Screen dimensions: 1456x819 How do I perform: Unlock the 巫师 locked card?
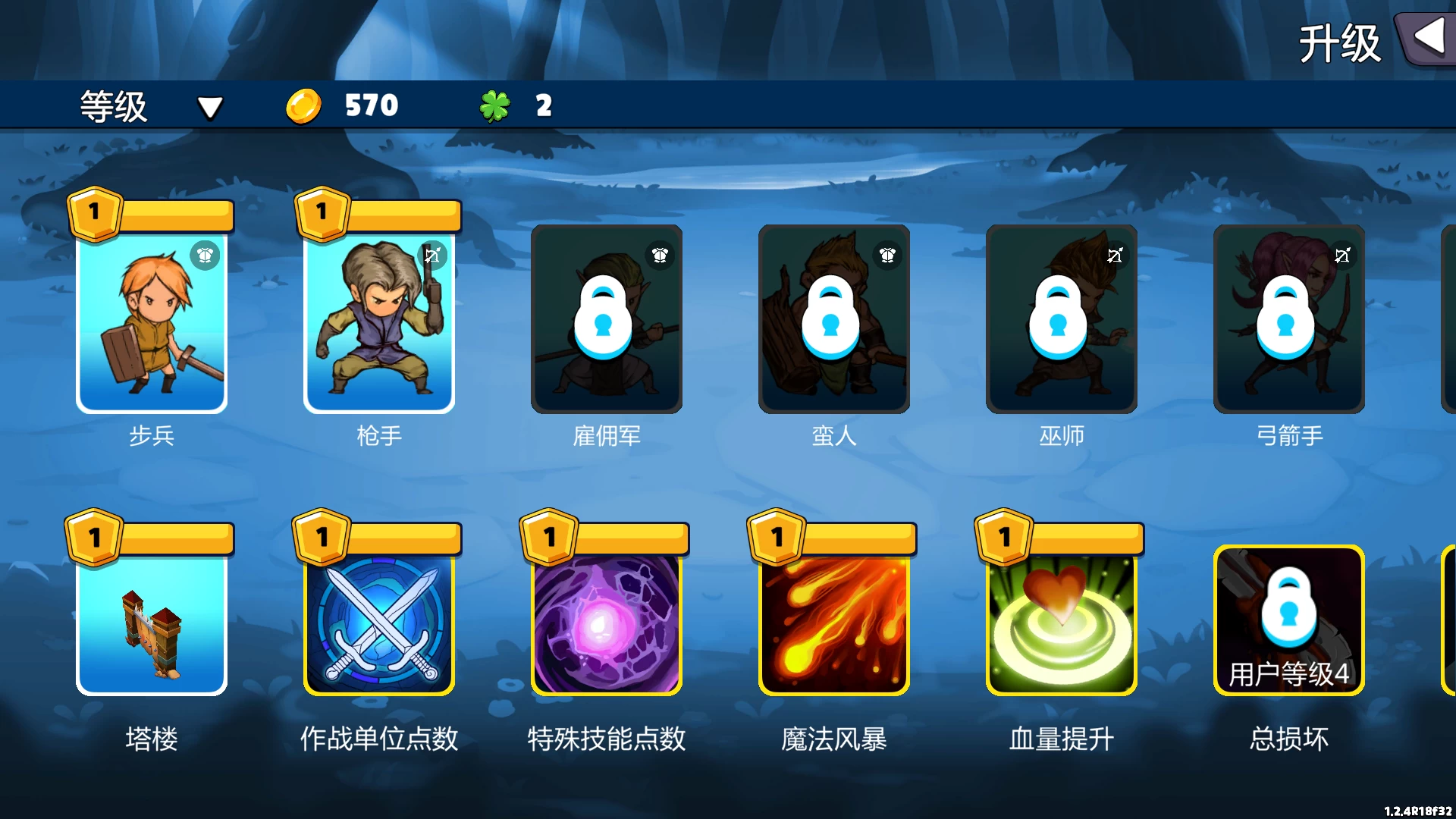pos(1061,318)
